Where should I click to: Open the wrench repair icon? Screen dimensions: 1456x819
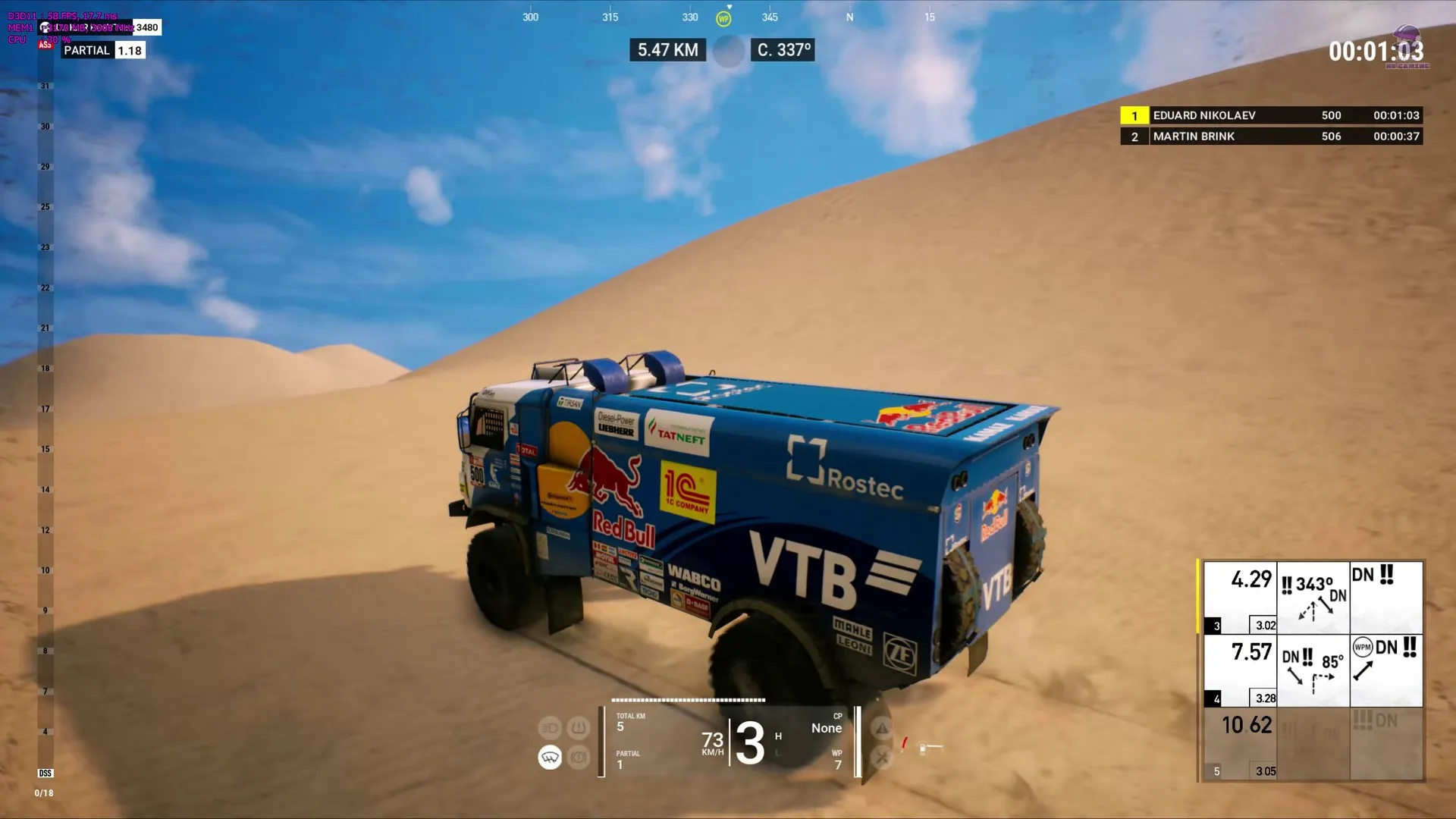pyautogui.click(x=882, y=757)
